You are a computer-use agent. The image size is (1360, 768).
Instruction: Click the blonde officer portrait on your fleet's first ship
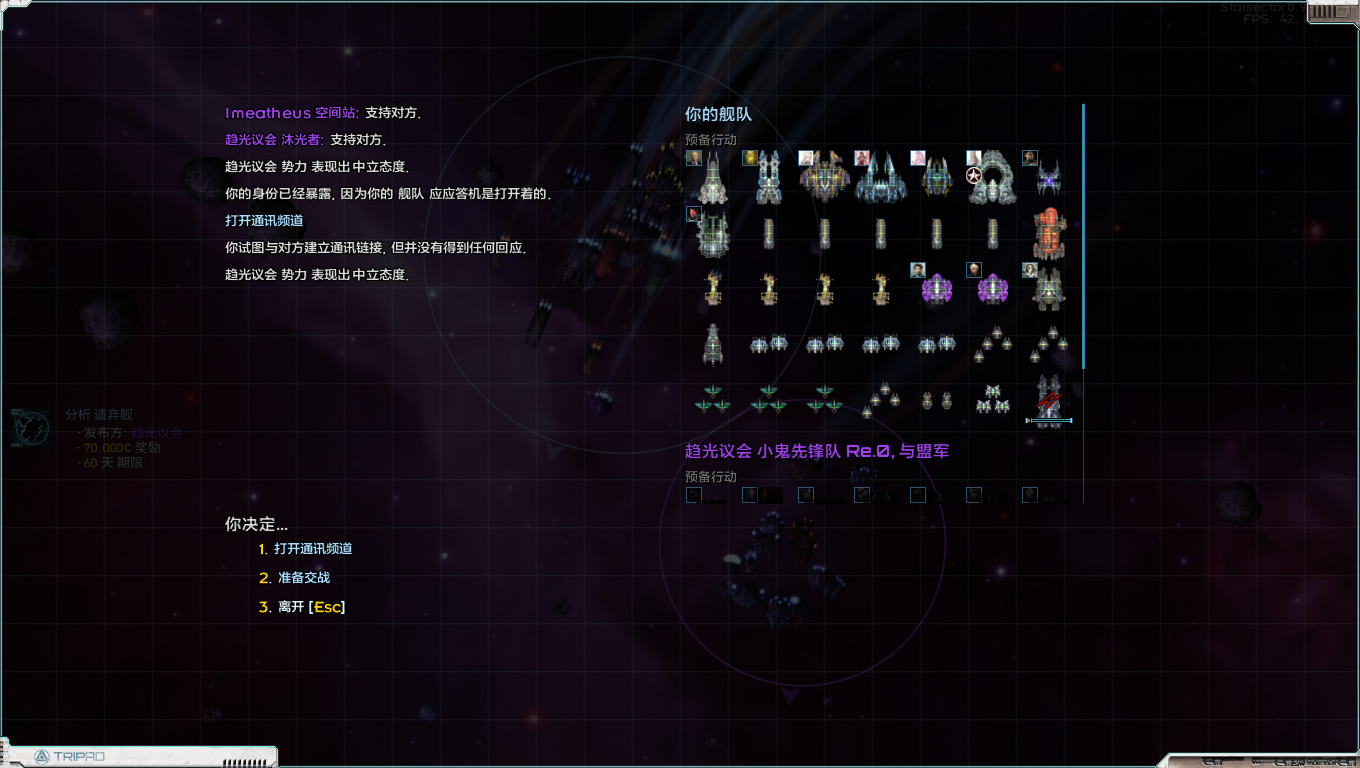pos(693,157)
